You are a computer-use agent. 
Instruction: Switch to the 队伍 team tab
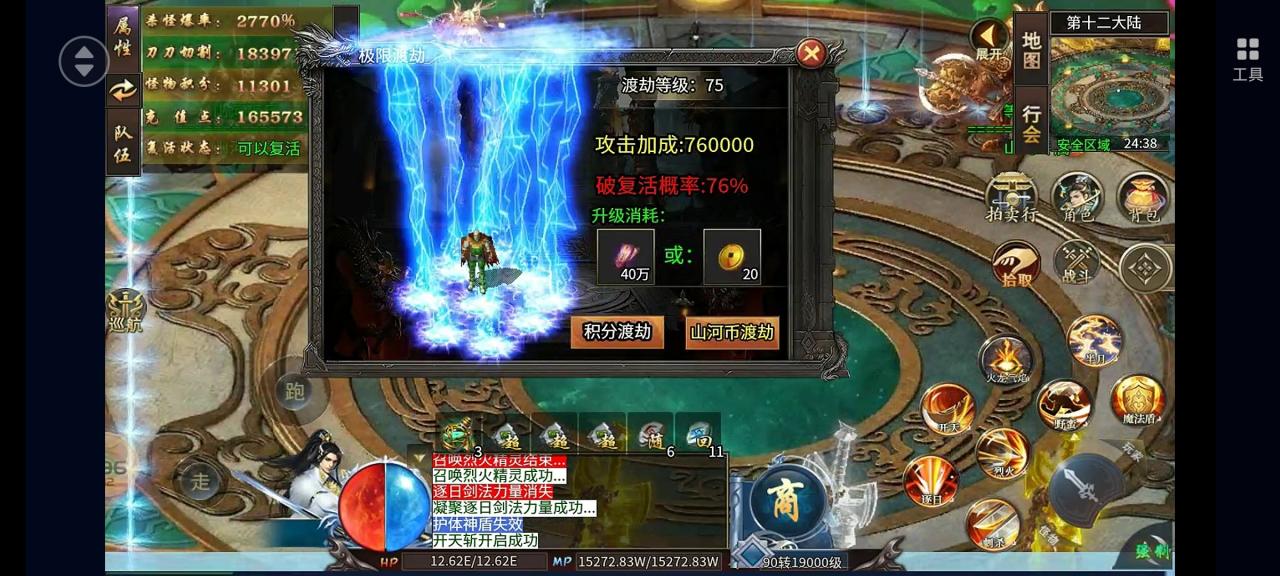(123, 141)
